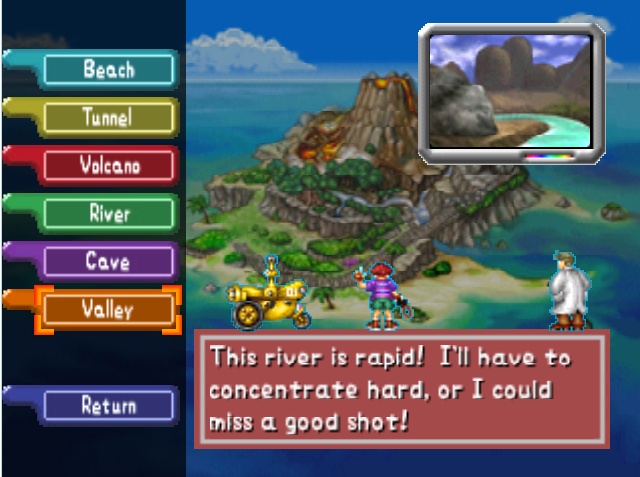
Task: Choose the Tunnel course entry
Action: 108,118
